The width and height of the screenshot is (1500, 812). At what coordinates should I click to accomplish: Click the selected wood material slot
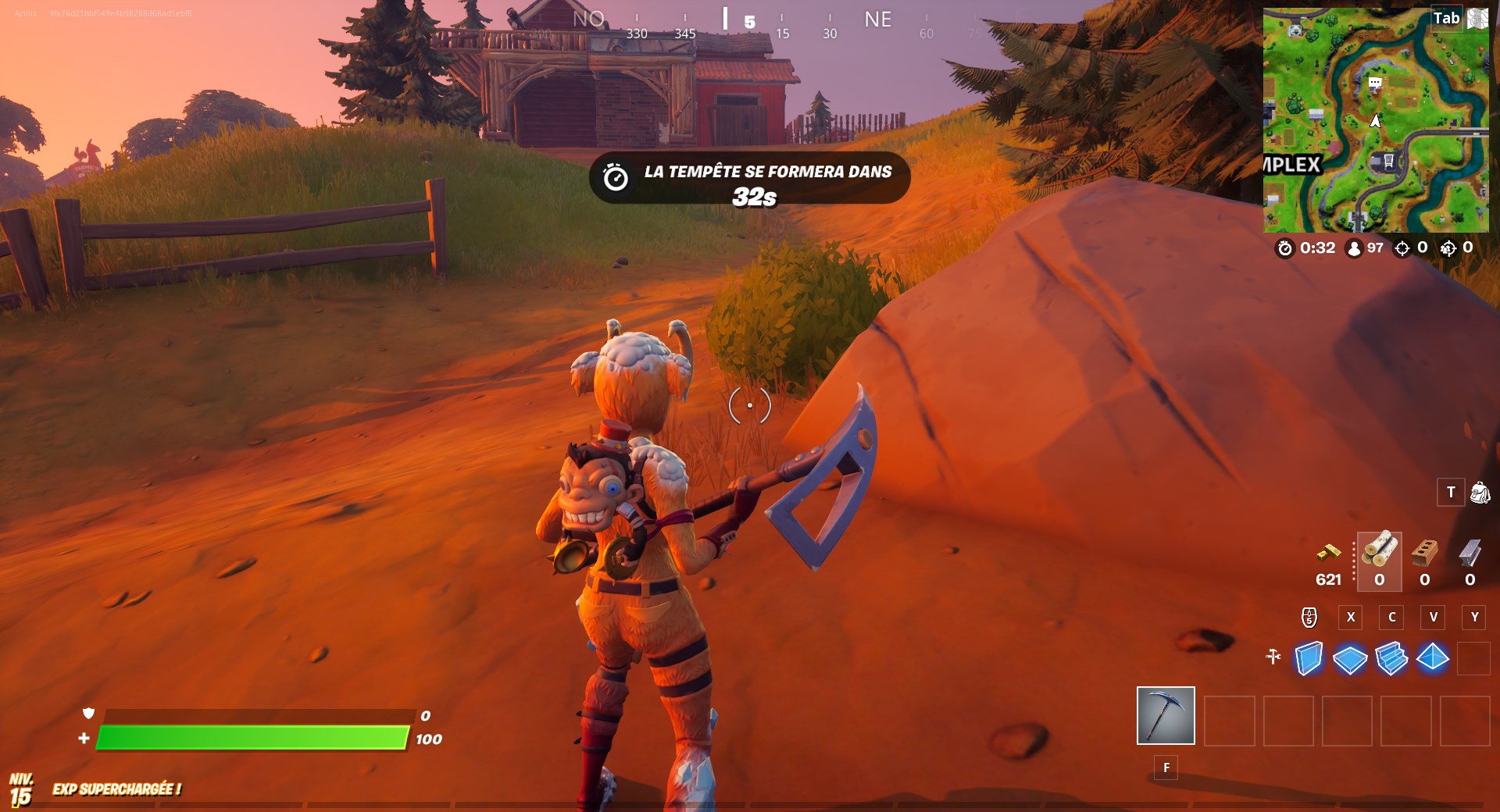coord(1378,562)
